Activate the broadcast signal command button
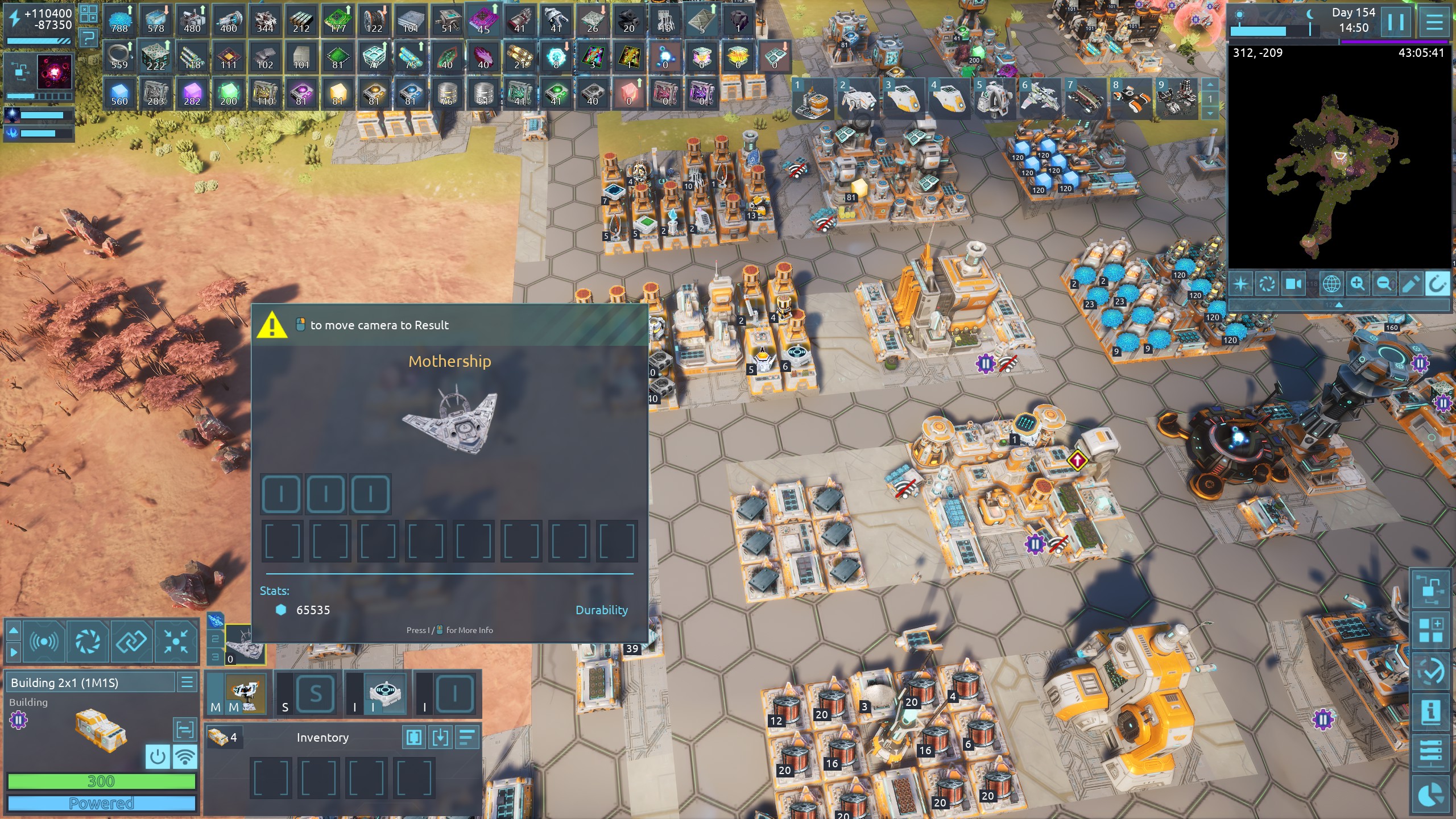The width and height of the screenshot is (1456, 819). (44, 642)
